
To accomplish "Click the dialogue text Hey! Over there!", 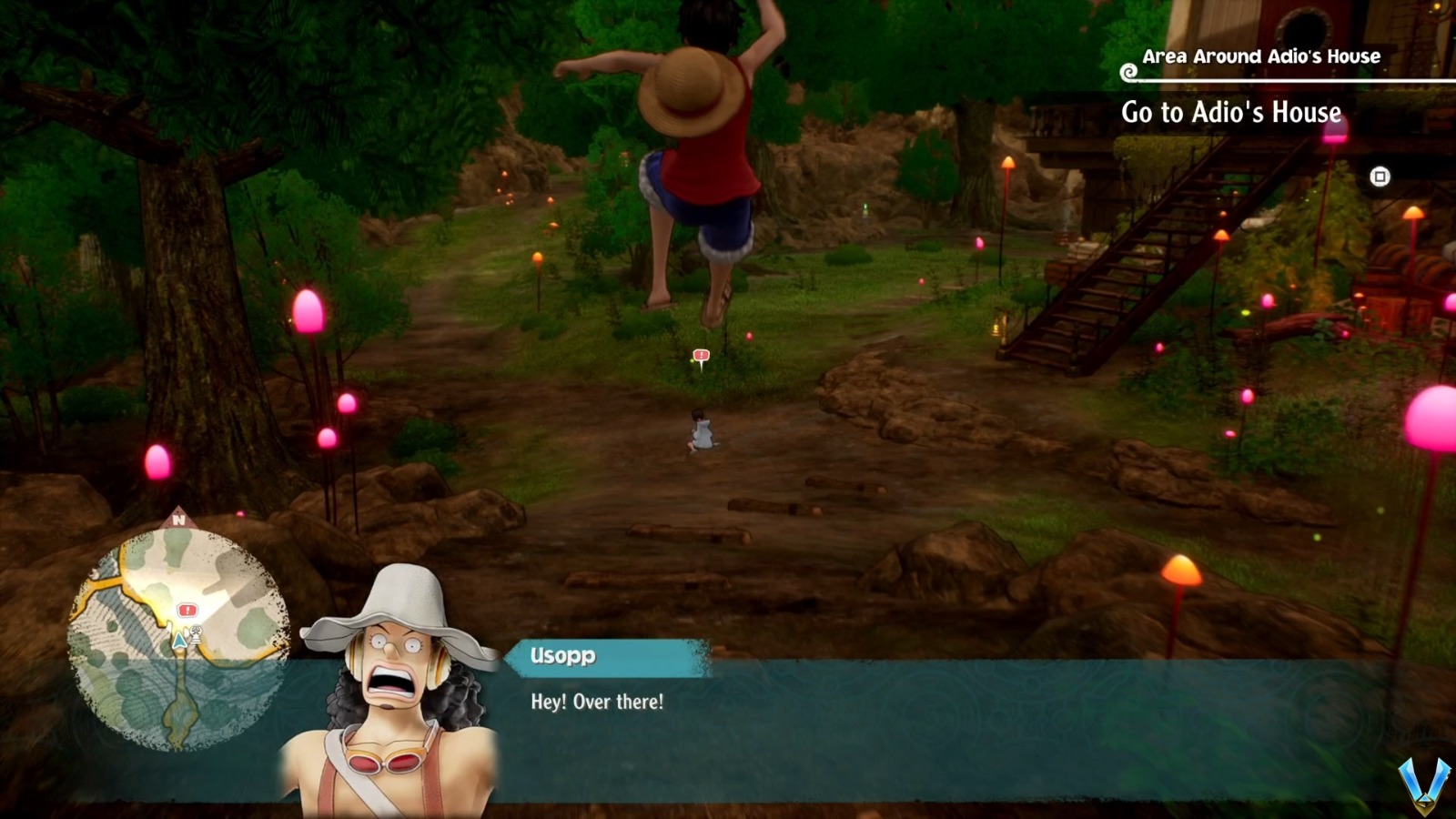I will tap(596, 702).
